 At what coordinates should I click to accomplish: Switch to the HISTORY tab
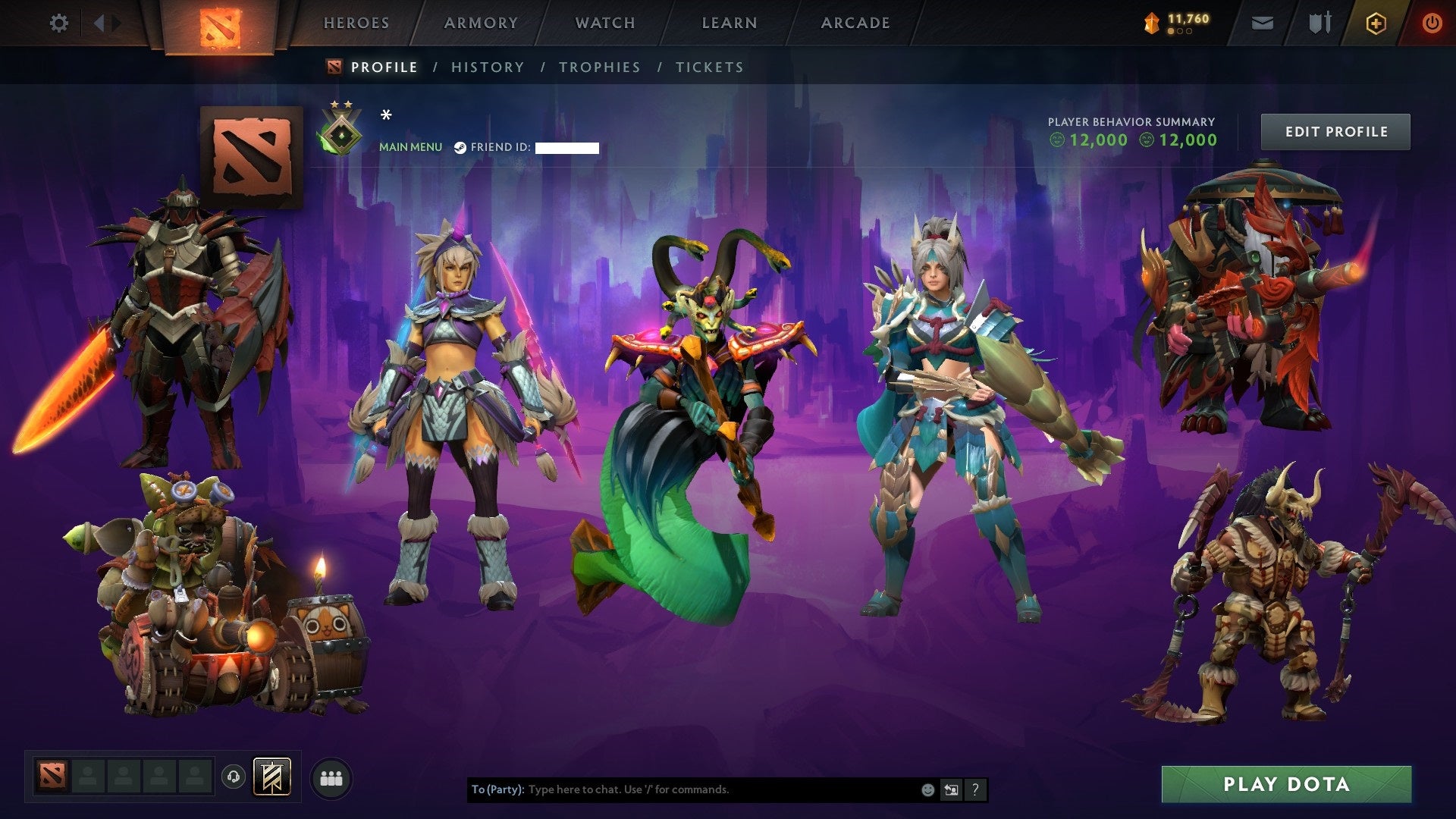click(487, 67)
